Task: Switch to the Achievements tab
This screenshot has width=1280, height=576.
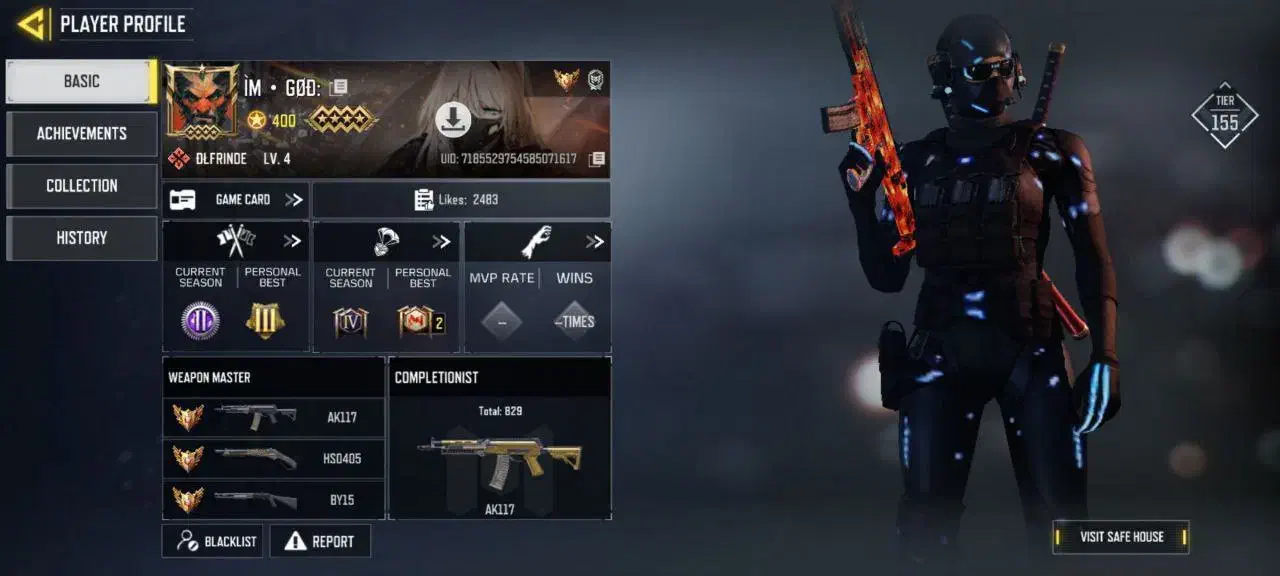Action: (x=82, y=134)
